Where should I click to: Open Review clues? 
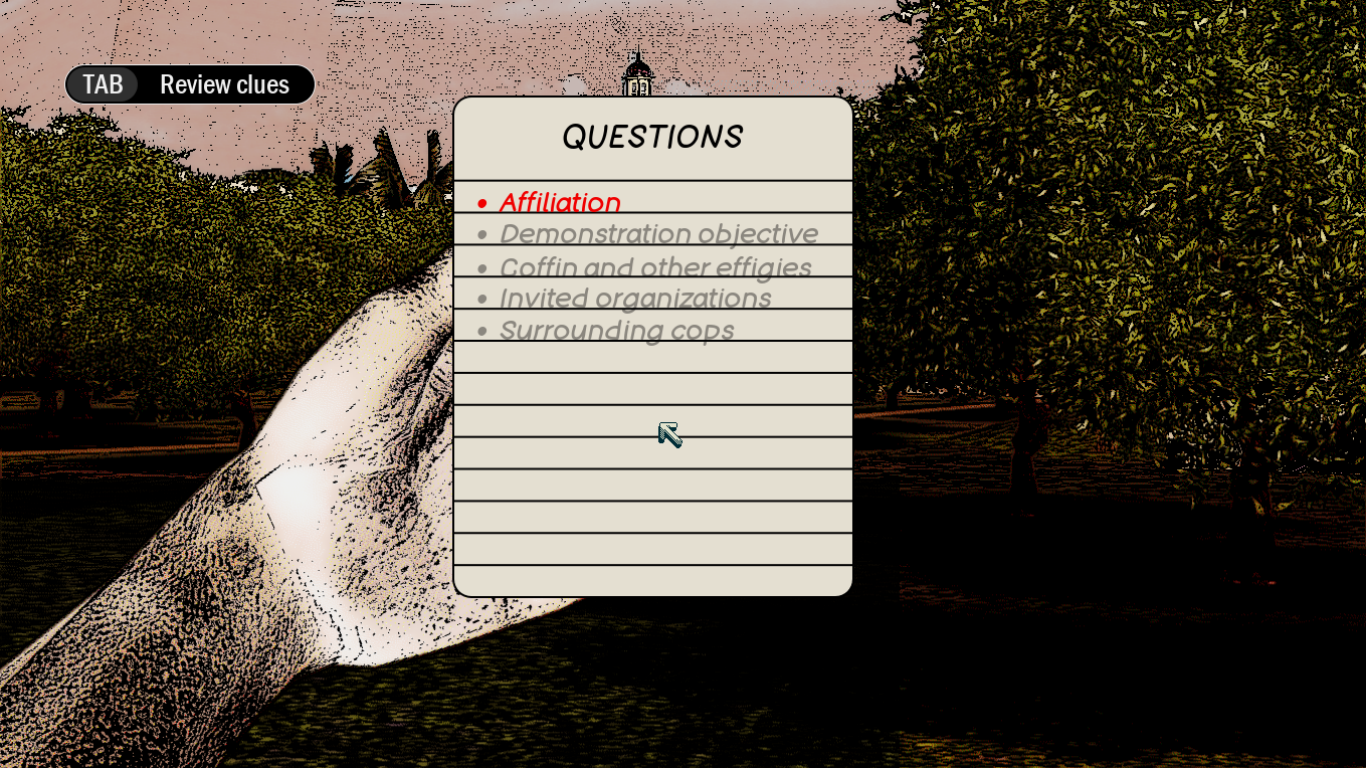[x=224, y=84]
